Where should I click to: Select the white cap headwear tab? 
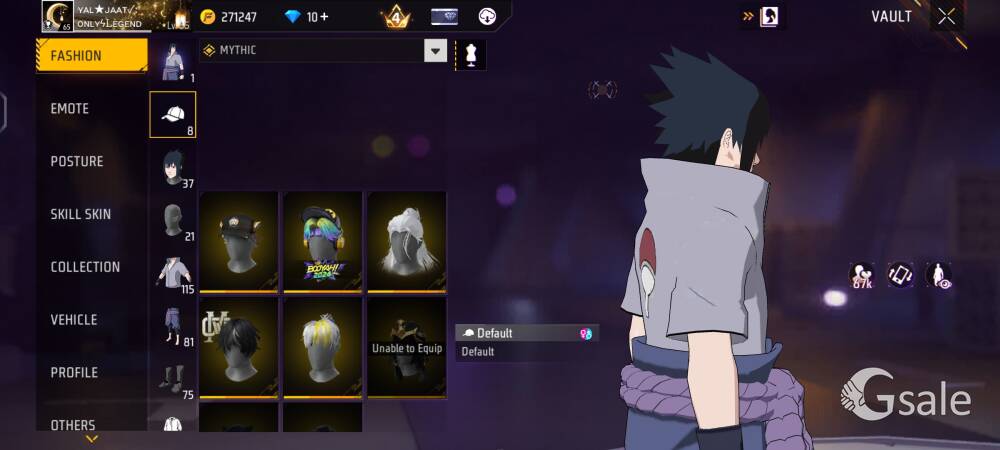click(173, 115)
